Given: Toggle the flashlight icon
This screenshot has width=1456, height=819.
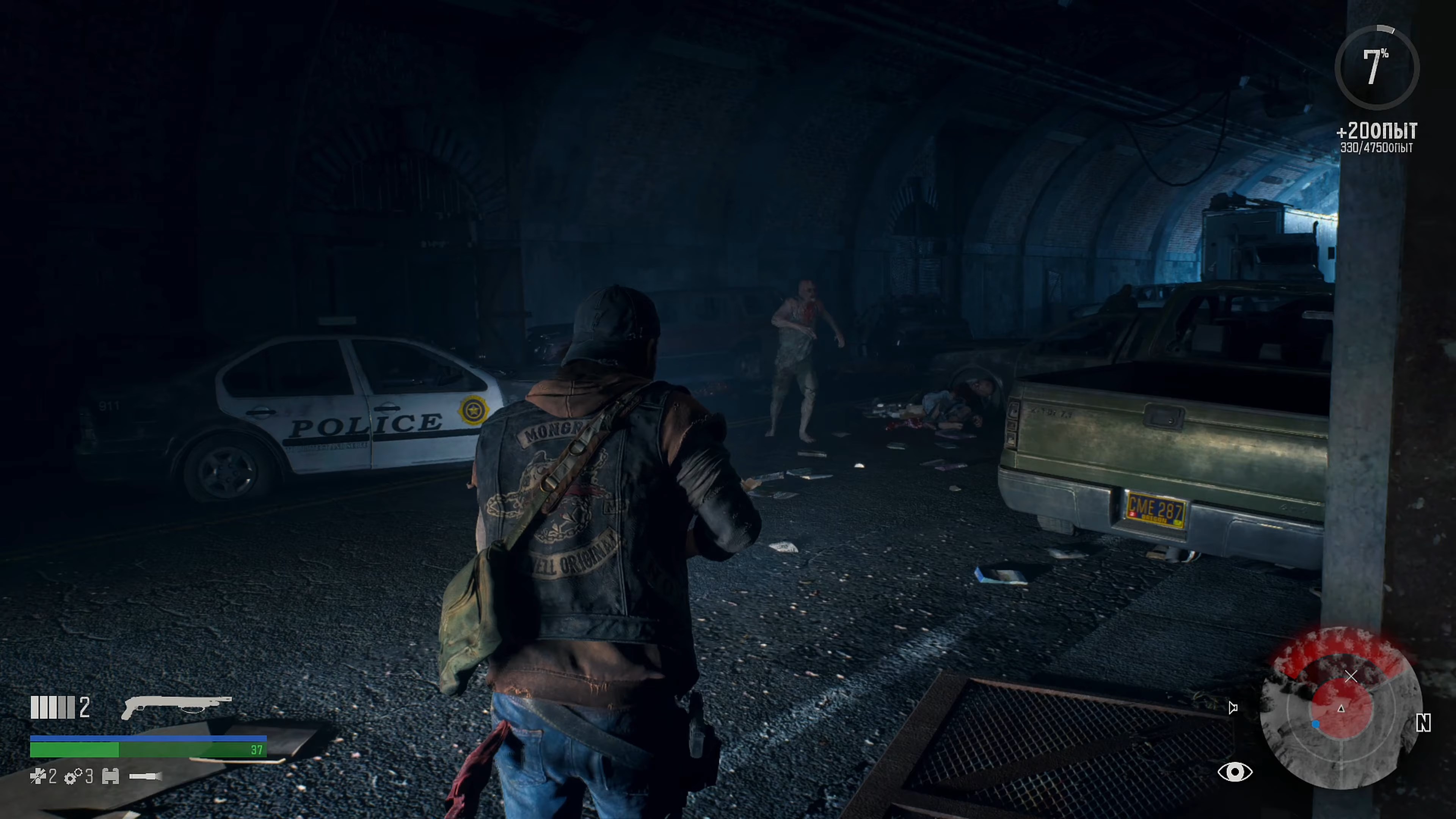Looking at the screenshot, I should pyautogui.click(x=146, y=777).
